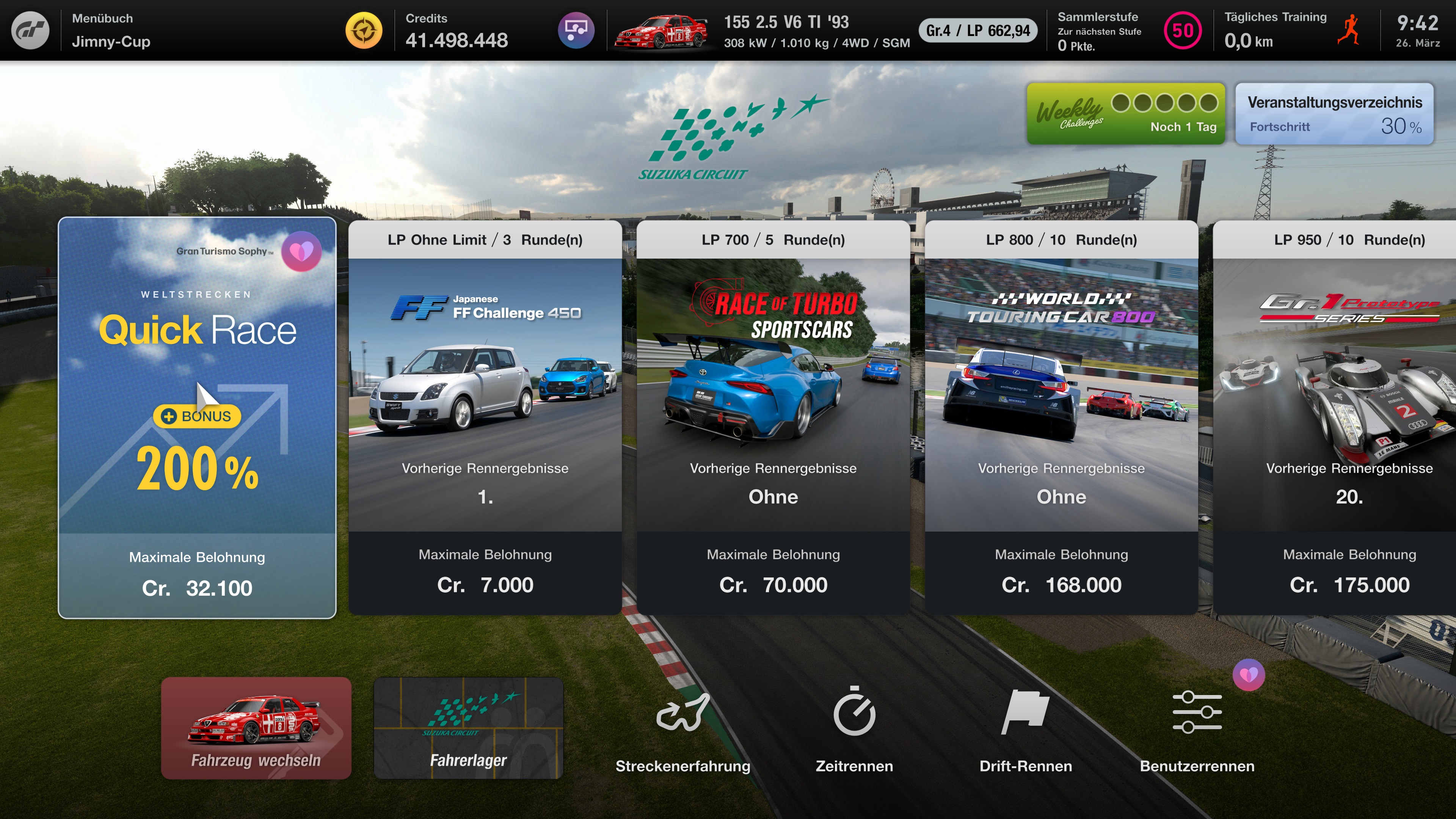Click the GT logo home icon

point(30,30)
